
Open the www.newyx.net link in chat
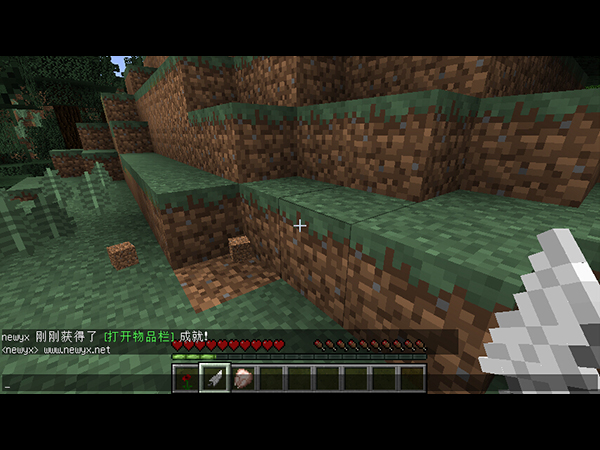point(77,351)
